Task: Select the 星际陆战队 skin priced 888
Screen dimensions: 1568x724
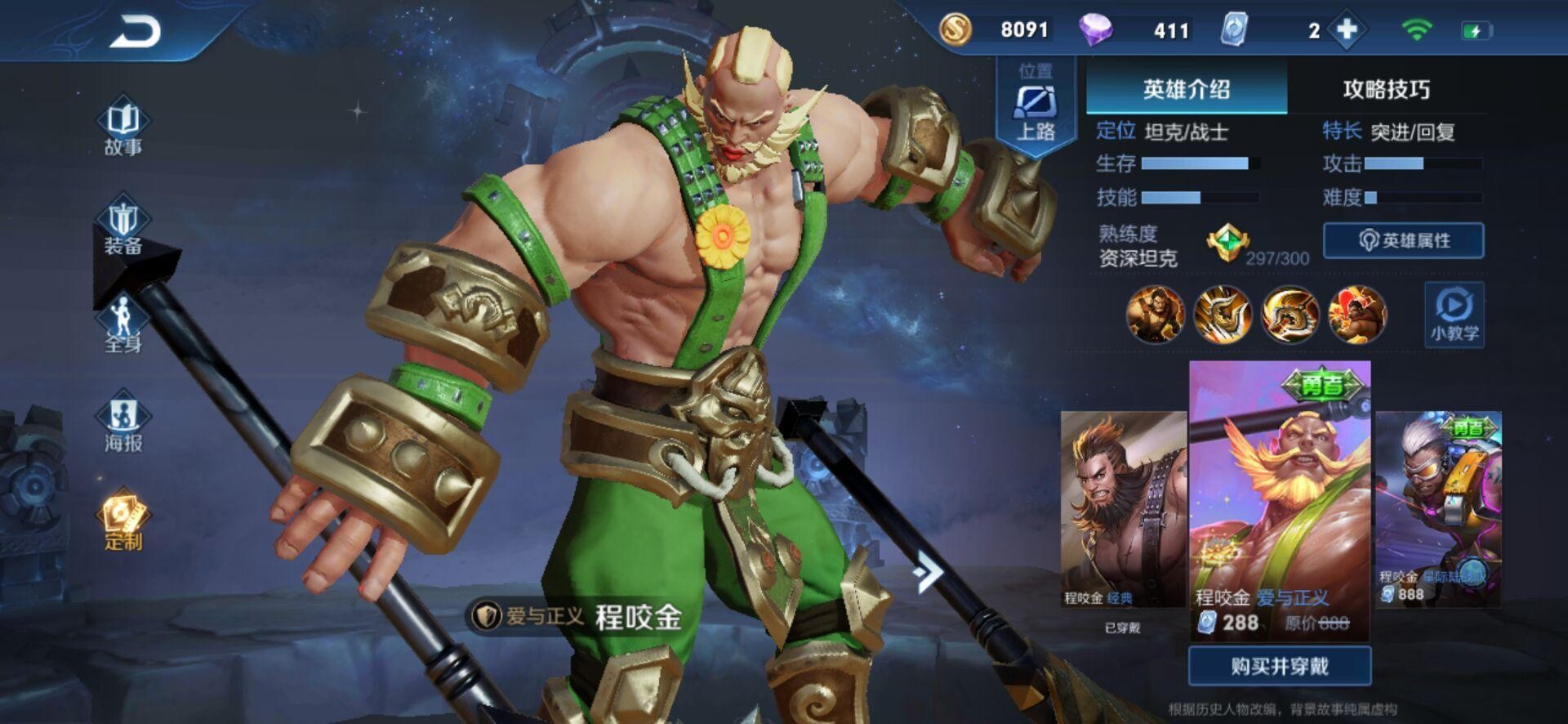Action: click(1438, 509)
